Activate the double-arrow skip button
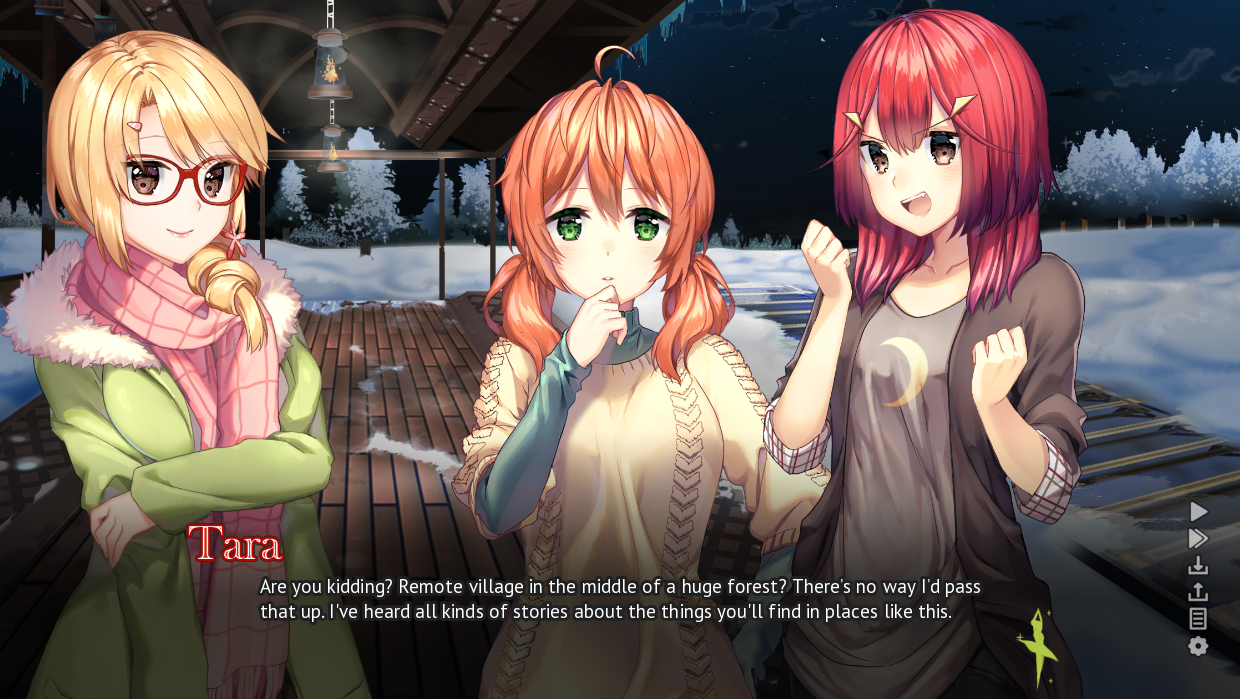 [1198, 539]
